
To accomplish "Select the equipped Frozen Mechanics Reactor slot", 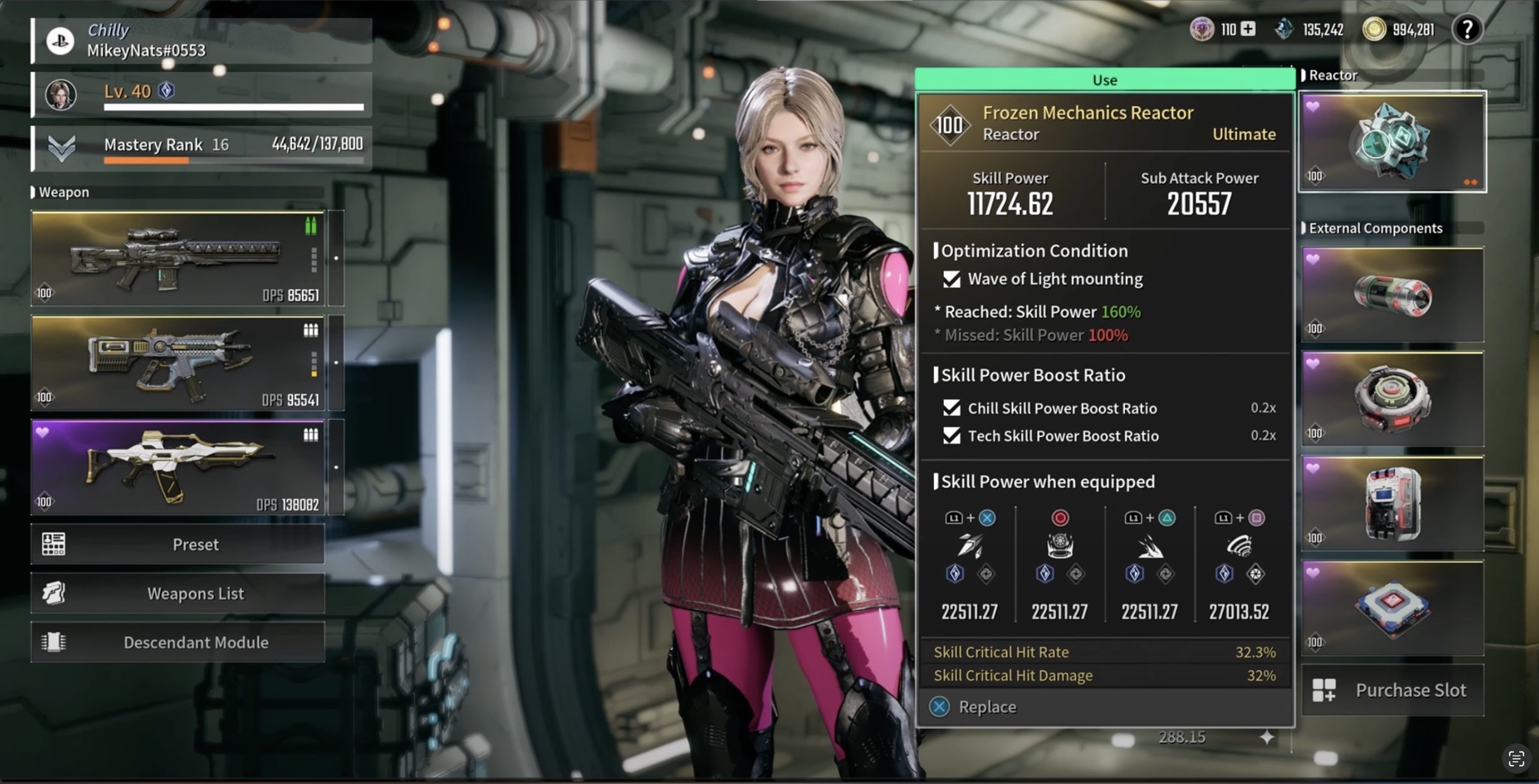I will click(x=1392, y=142).
